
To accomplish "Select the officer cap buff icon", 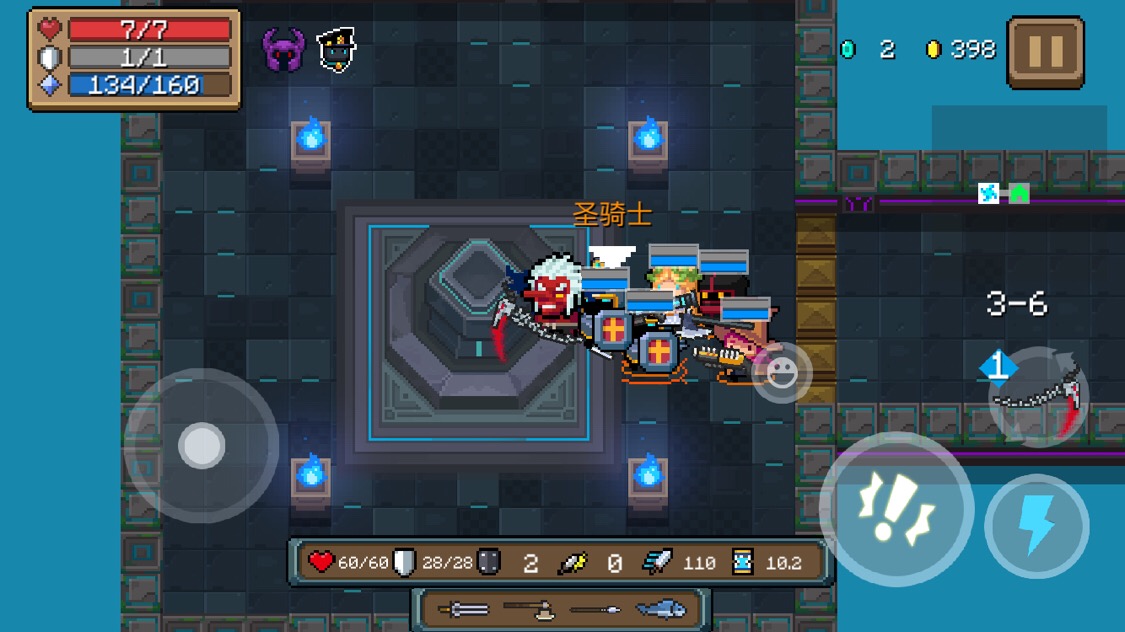I will point(337,49).
